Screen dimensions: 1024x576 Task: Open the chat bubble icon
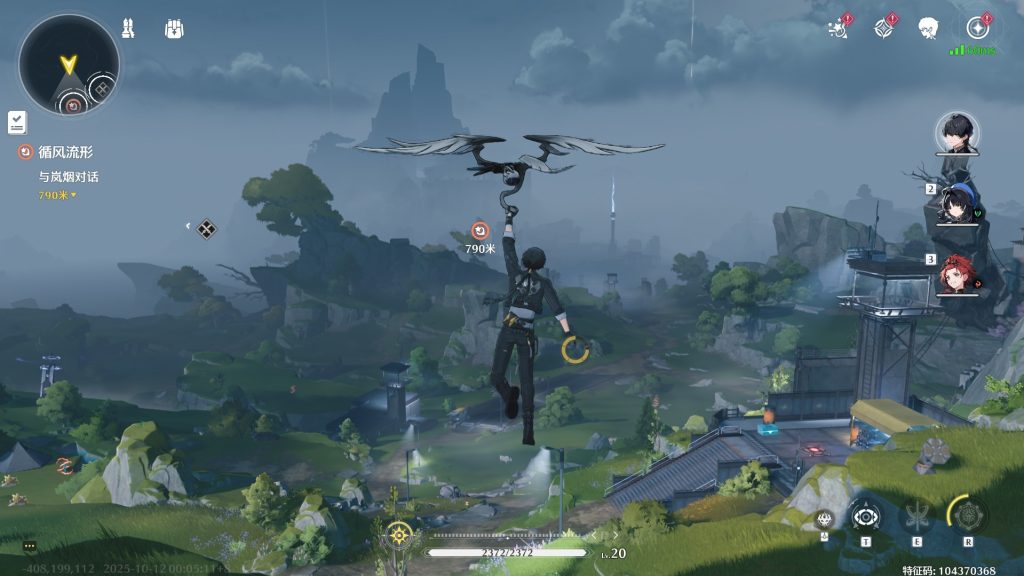point(29,546)
